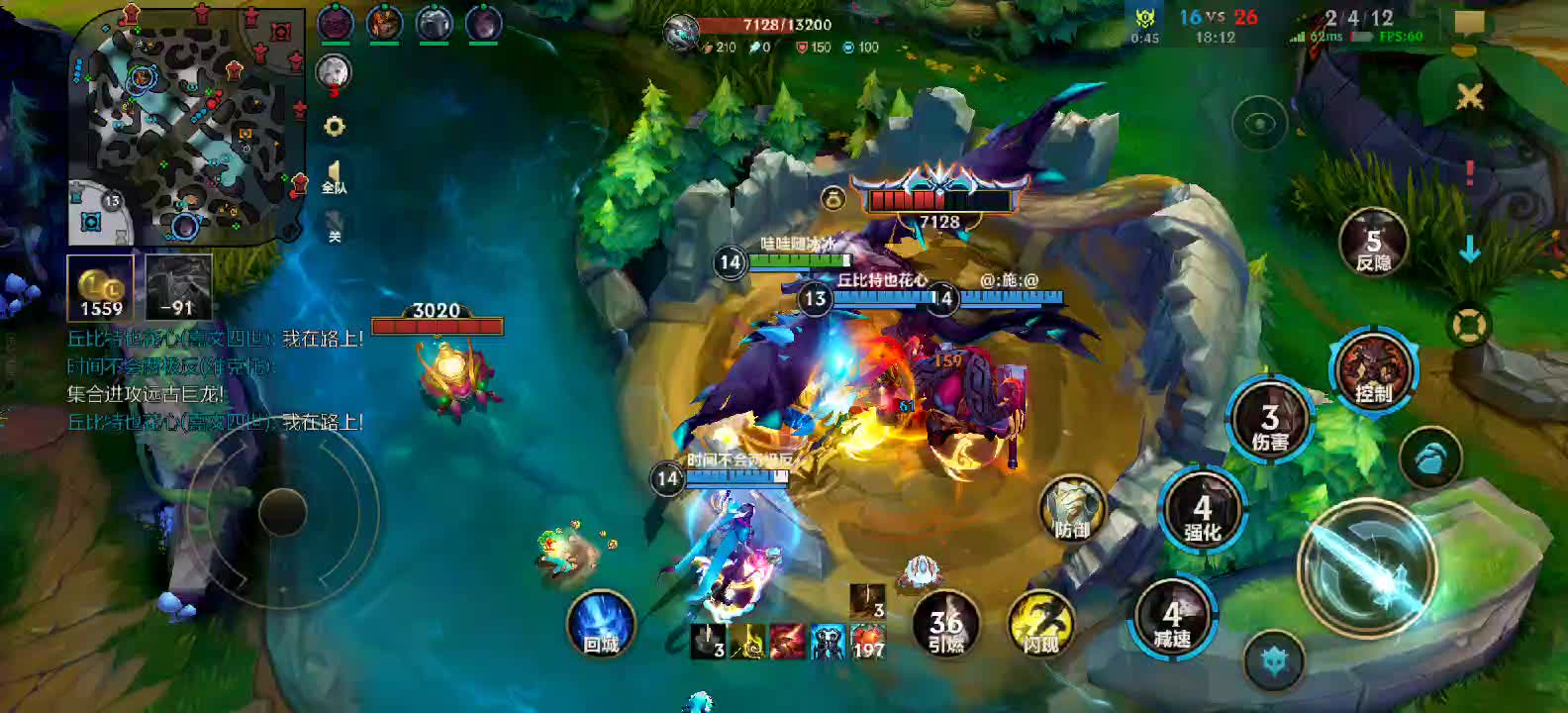Tap the crossed swords icon
Image resolution: width=1568 pixels, height=713 pixels.
click(1470, 96)
